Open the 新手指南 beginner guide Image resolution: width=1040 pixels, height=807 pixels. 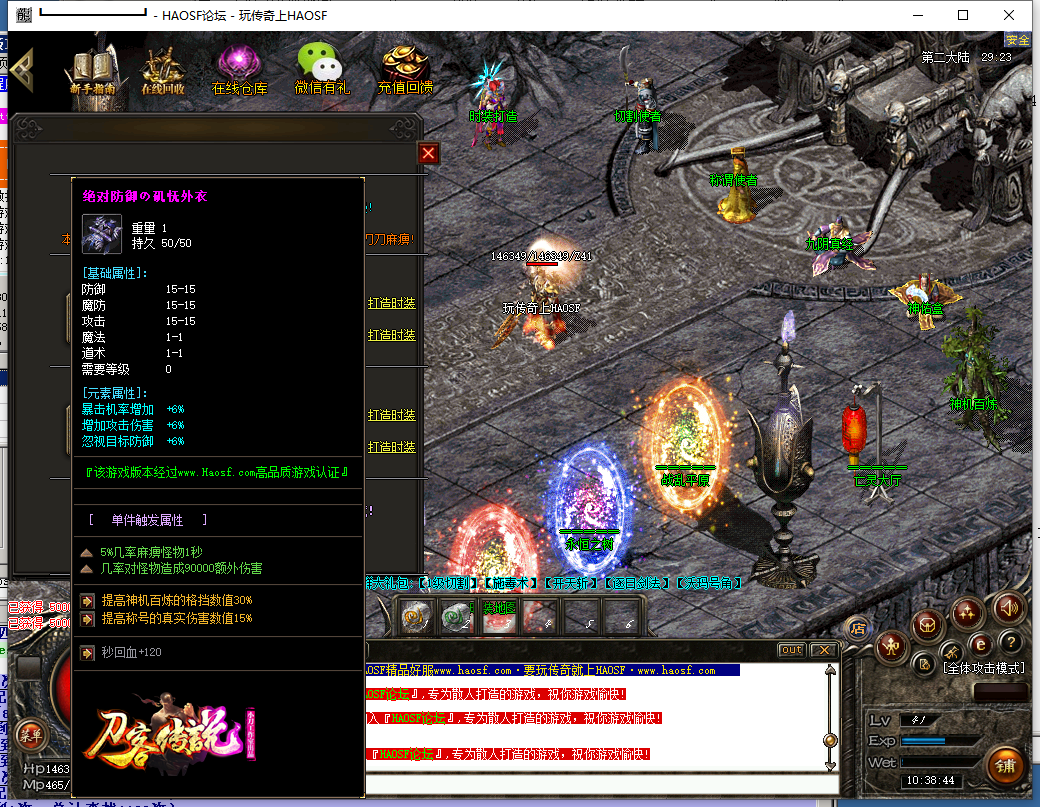point(95,71)
